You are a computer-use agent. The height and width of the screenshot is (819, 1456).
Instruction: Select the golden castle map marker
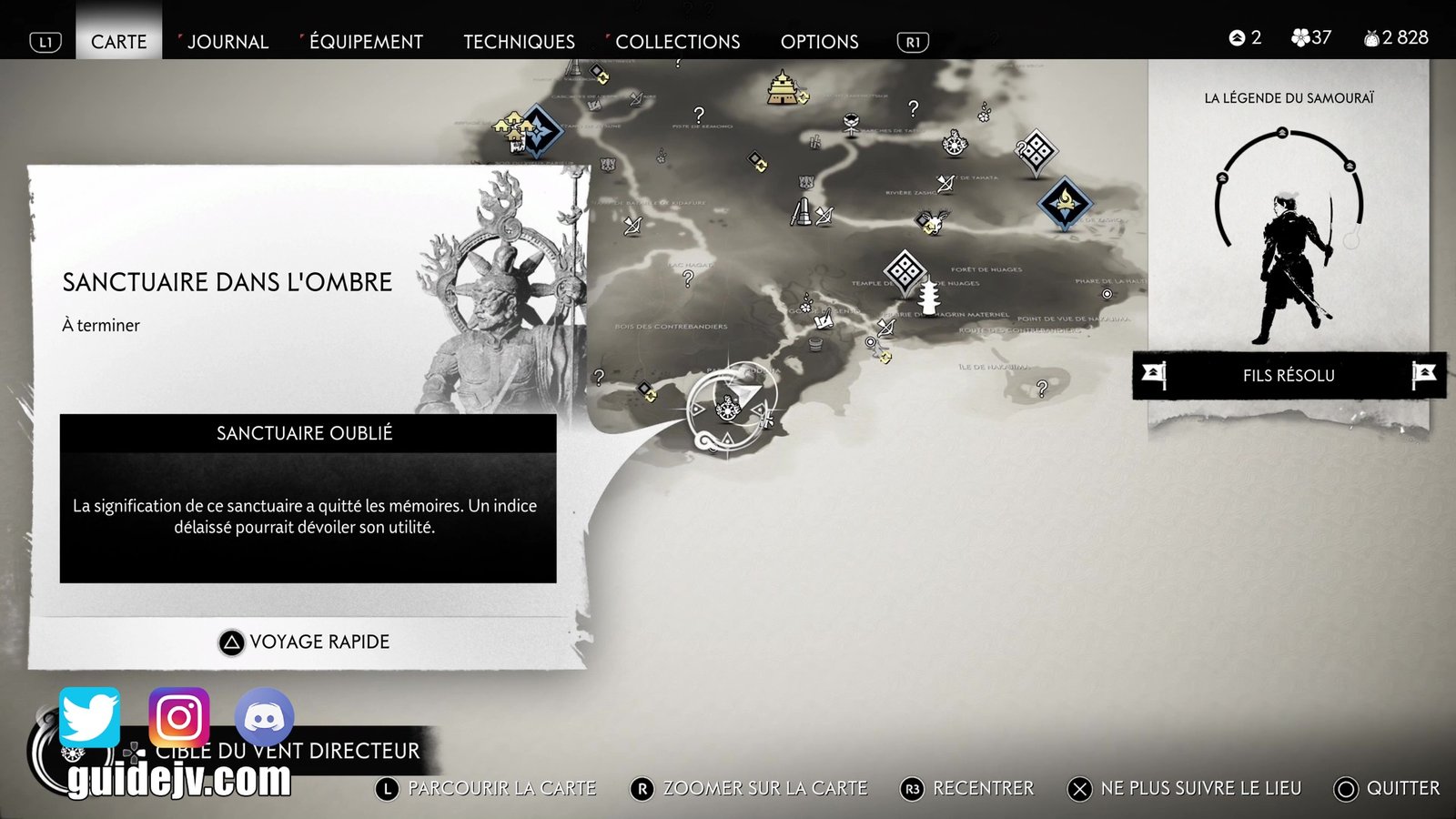[x=782, y=88]
